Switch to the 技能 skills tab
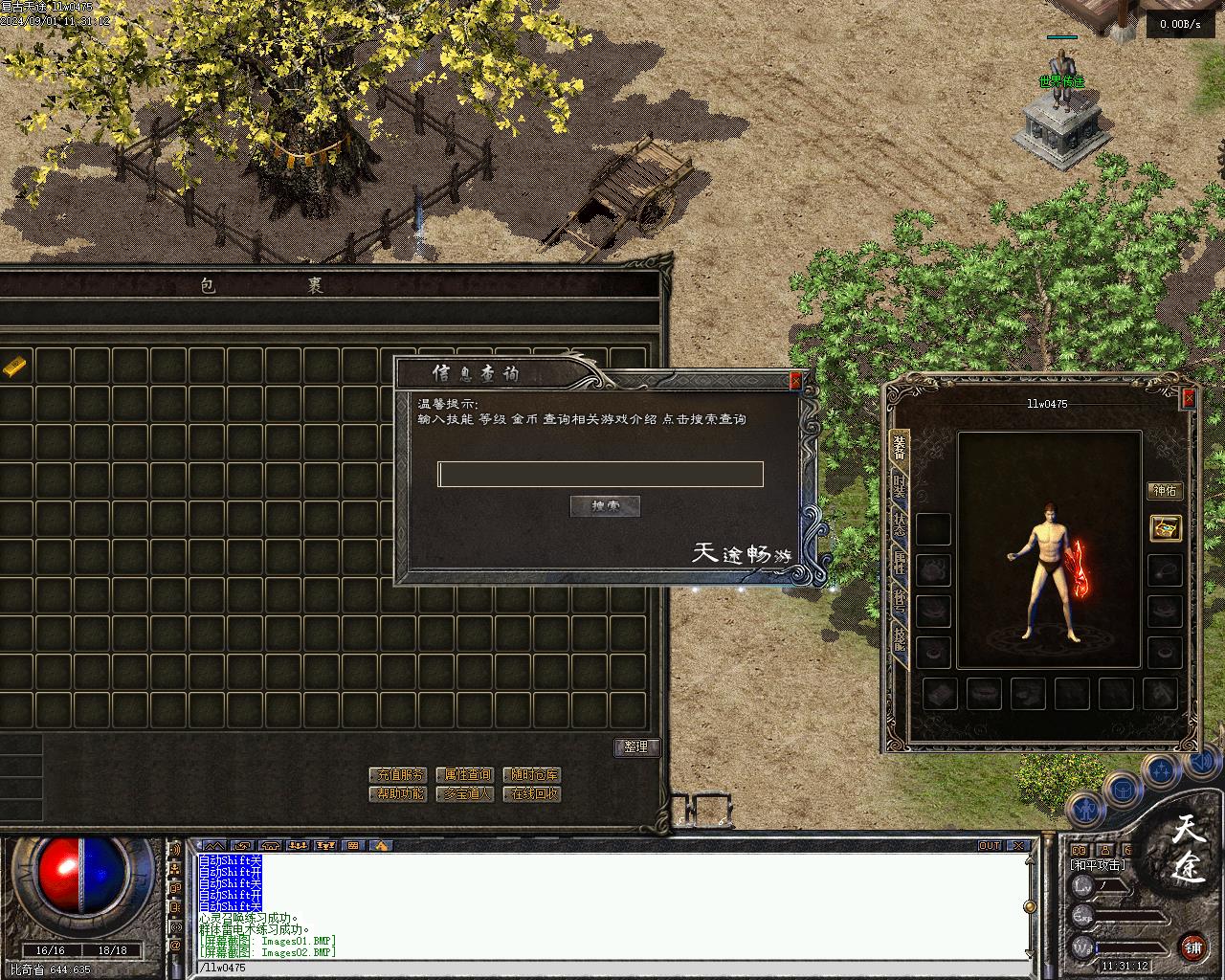The width and height of the screenshot is (1225, 980). coord(899,638)
